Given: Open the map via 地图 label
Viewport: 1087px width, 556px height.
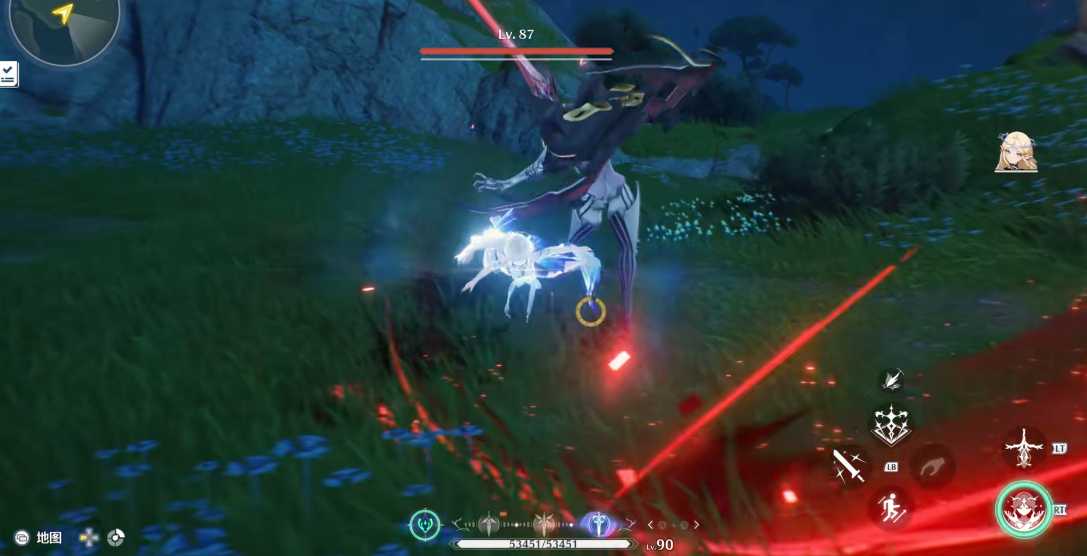Looking at the screenshot, I should pyautogui.click(x=49, y=538).
